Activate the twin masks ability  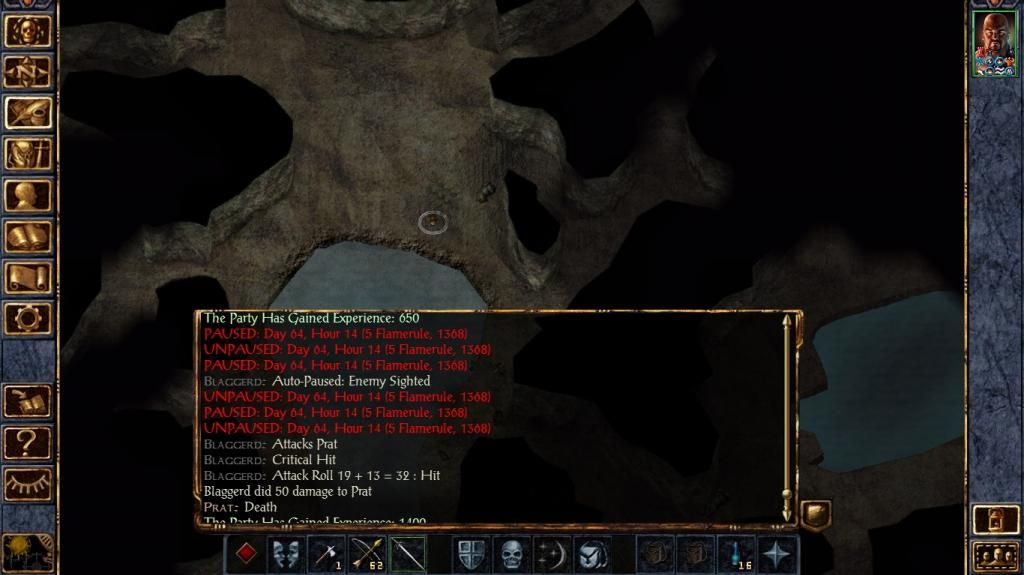tap(287, 553)
